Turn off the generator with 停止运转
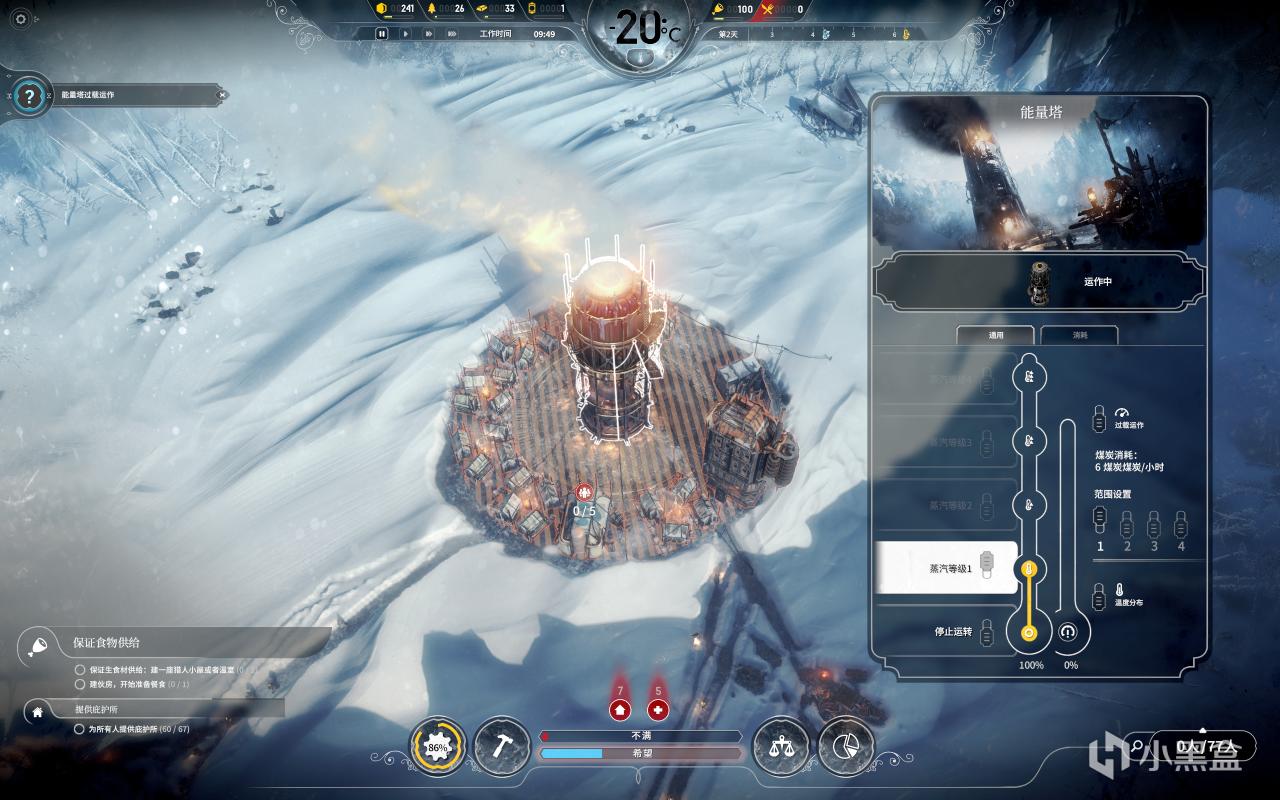The height and width of the screenshot is (800, 1280). (946, 632)
